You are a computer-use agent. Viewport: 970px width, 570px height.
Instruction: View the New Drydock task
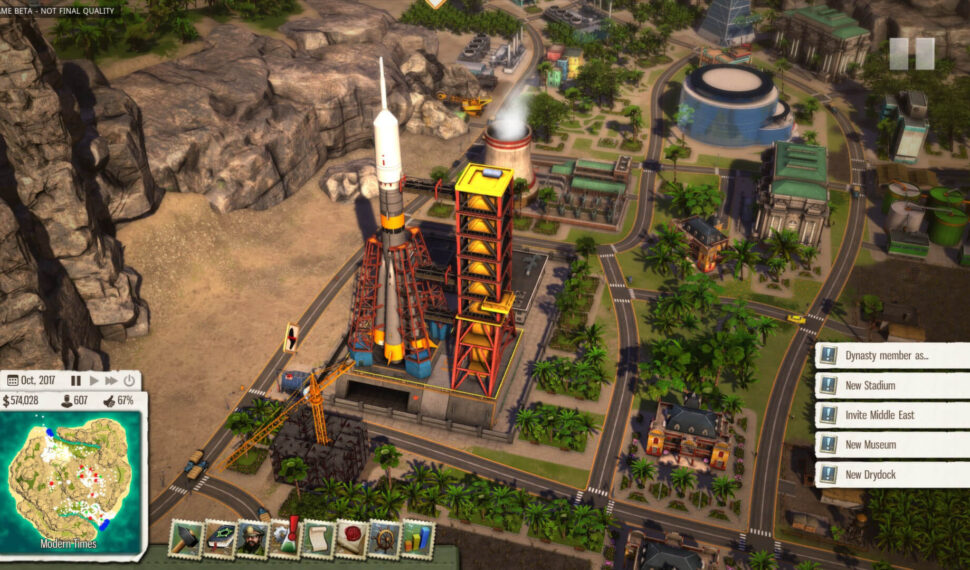(x=893, y=474)
